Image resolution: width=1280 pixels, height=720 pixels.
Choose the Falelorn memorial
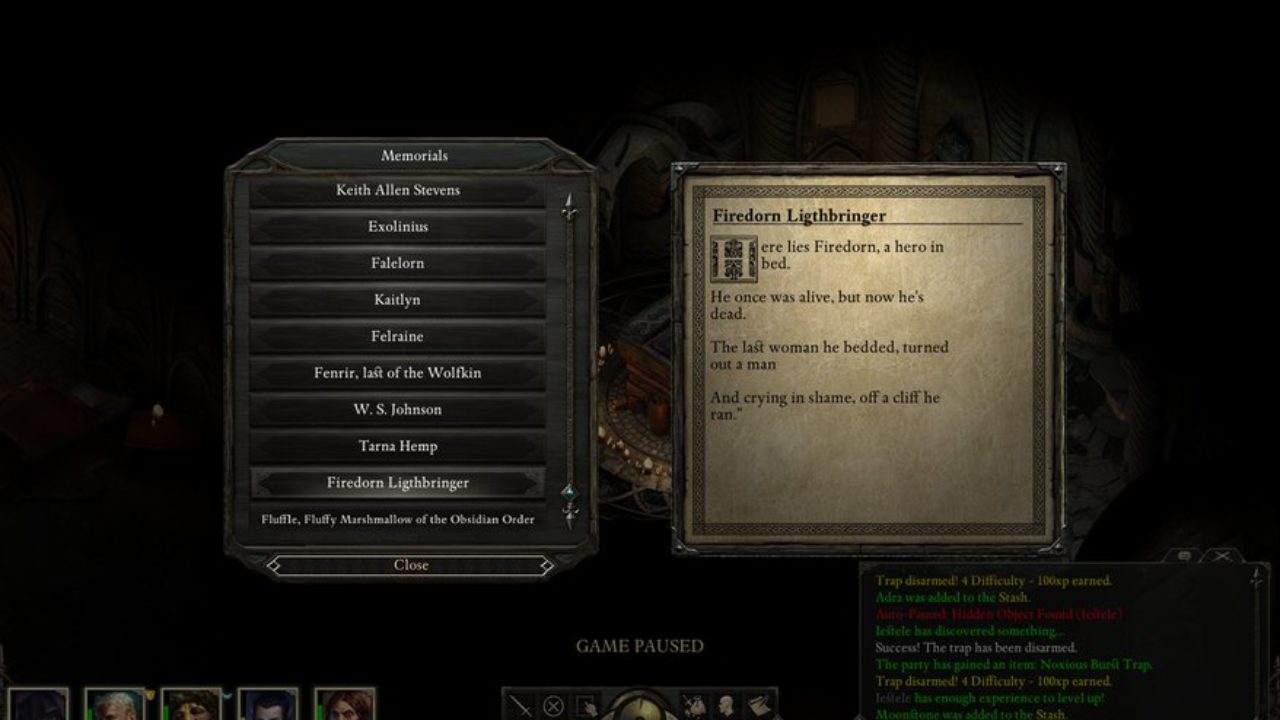click(x=397, y=263)
